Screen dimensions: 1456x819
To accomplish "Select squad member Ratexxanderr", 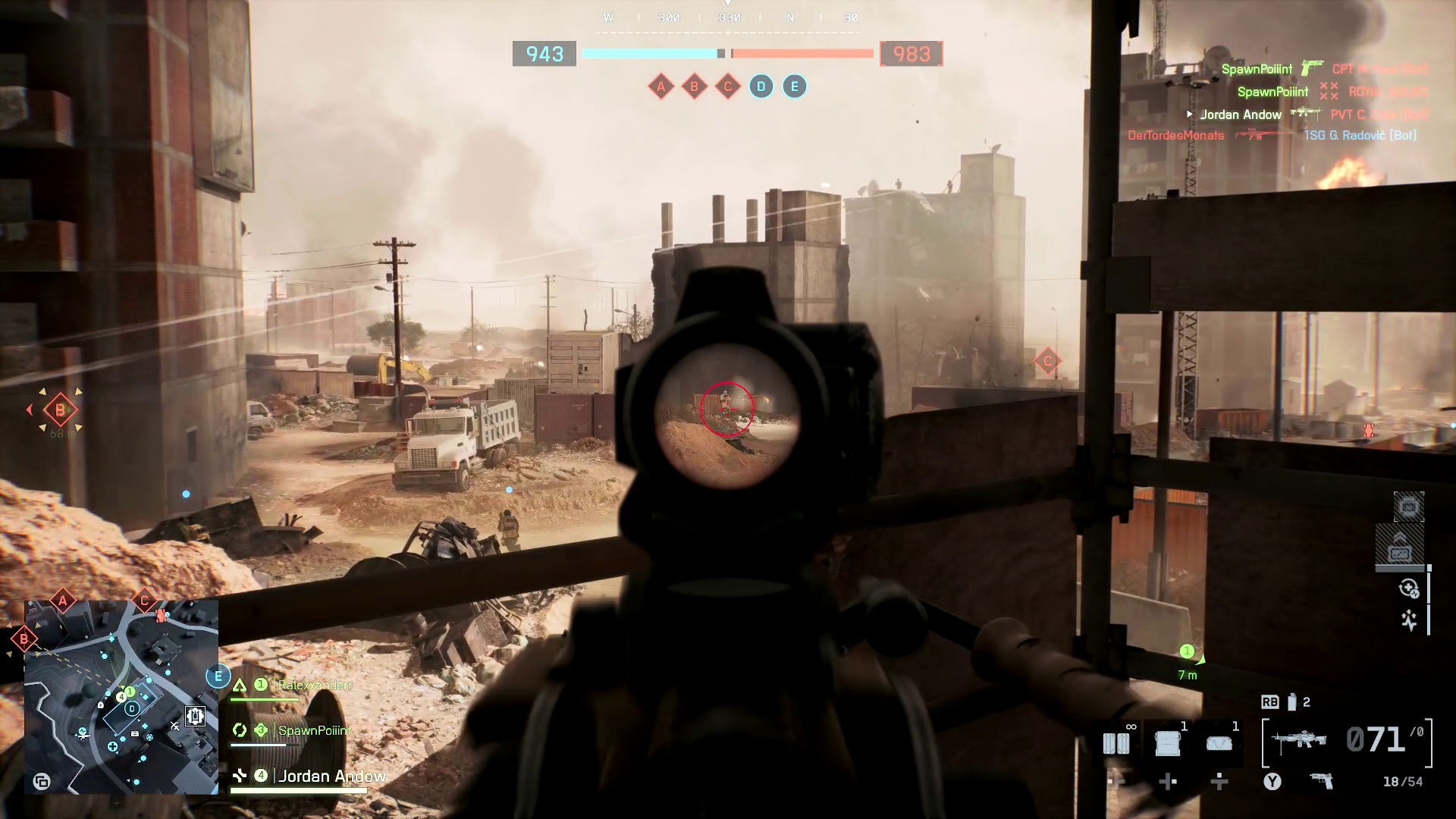I will pyautogui.click(x=314, y=686).
